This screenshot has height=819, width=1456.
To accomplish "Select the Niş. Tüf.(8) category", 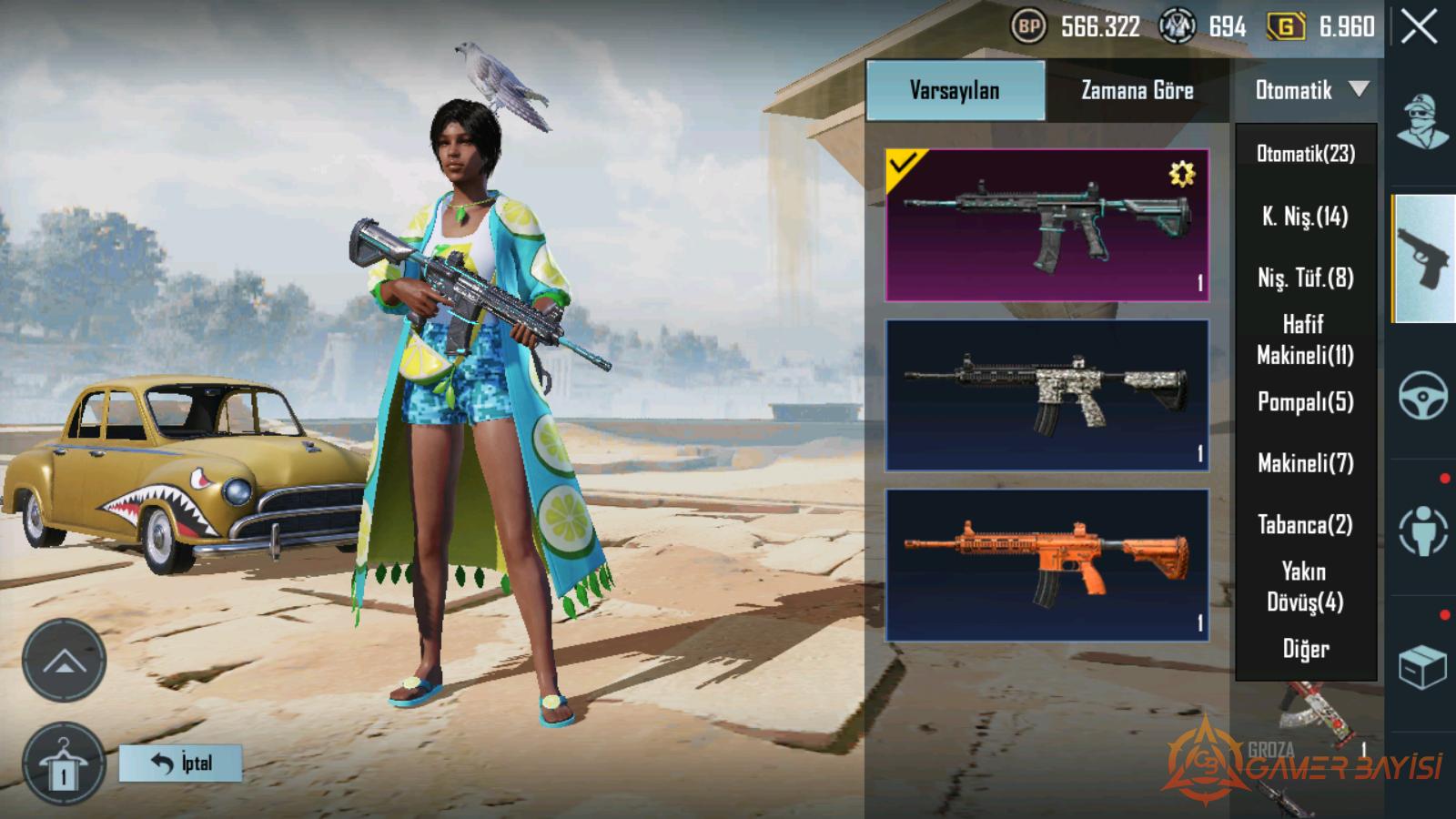I will [1306, 278].
